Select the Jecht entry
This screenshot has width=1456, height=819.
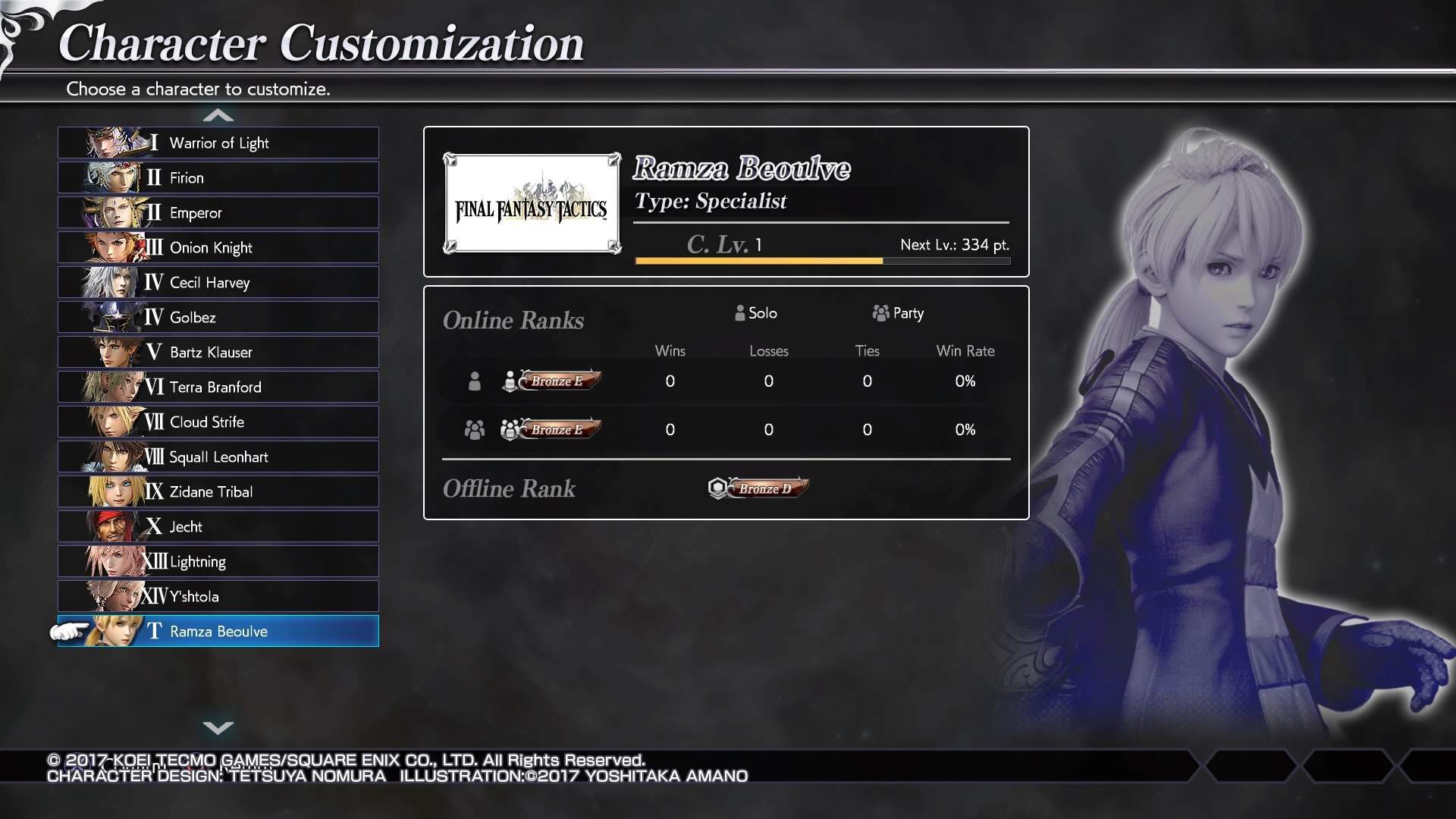point(218,526)
